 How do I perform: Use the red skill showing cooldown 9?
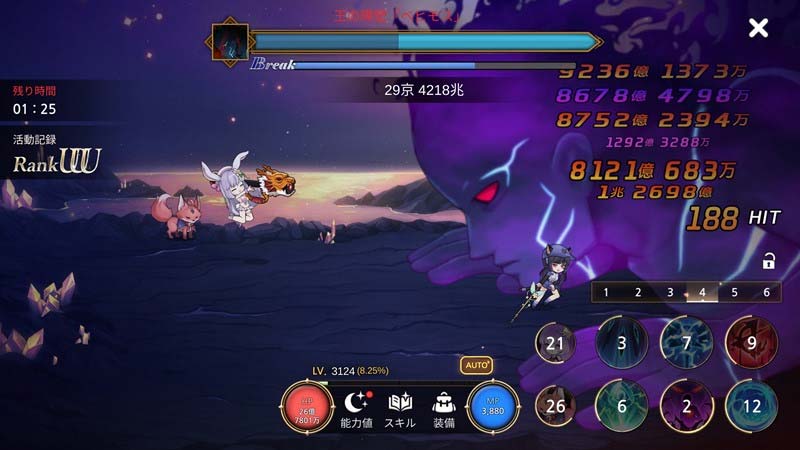click(x=751, y=343)
